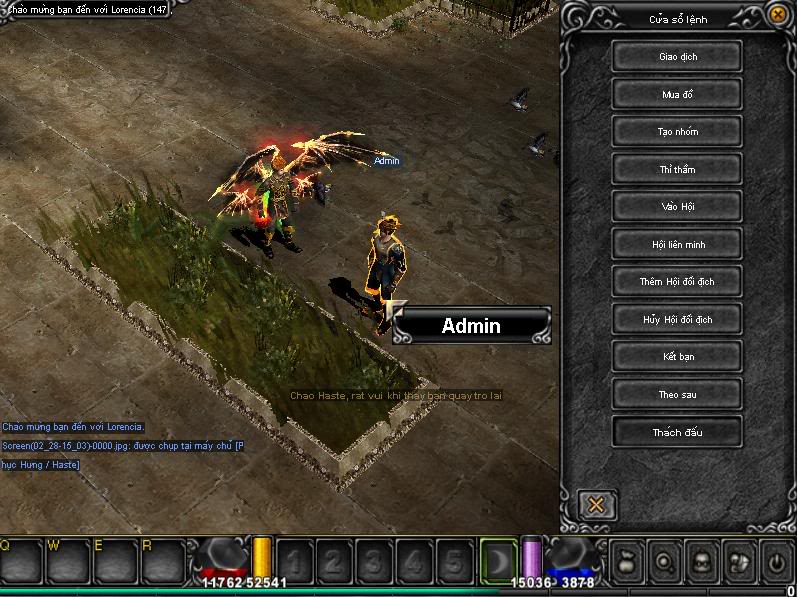Click the Tạo nhóm button

point(677,132)
